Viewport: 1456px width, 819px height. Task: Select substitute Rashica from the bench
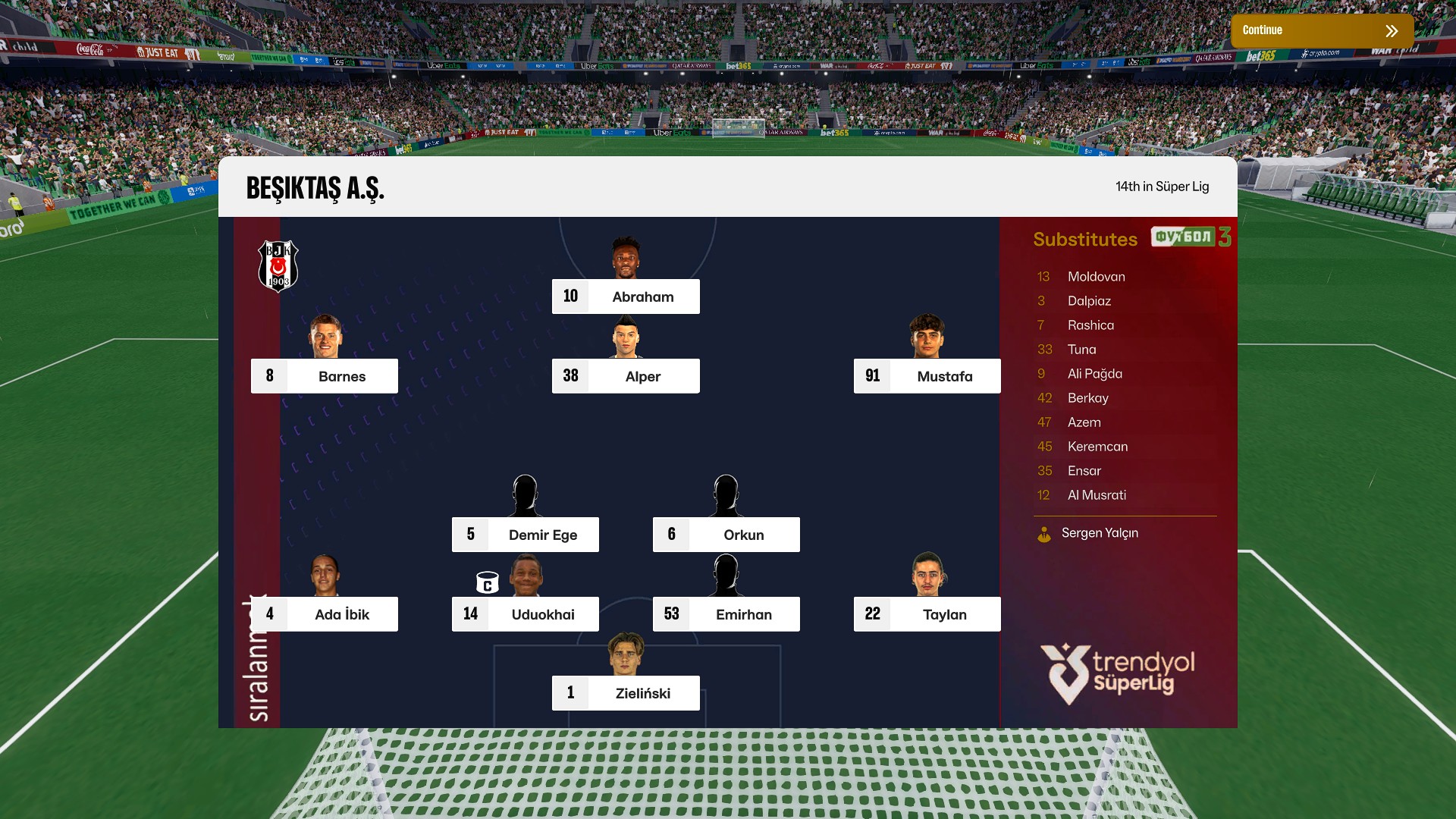click(x=1090, y=325)
